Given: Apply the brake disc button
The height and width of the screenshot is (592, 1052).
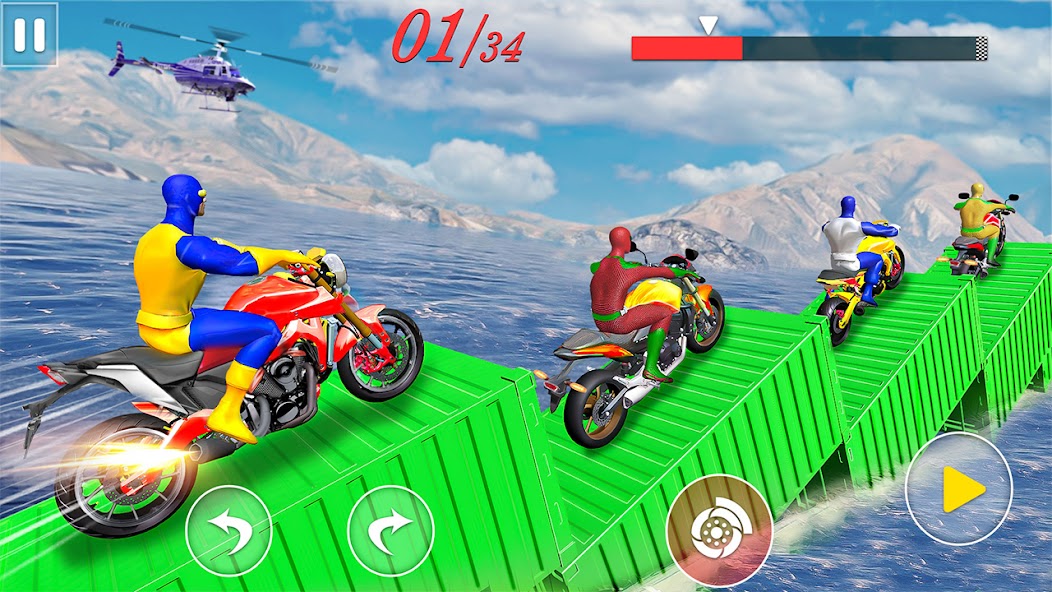Looking at the screenshot, I should (x=719, y=530).
